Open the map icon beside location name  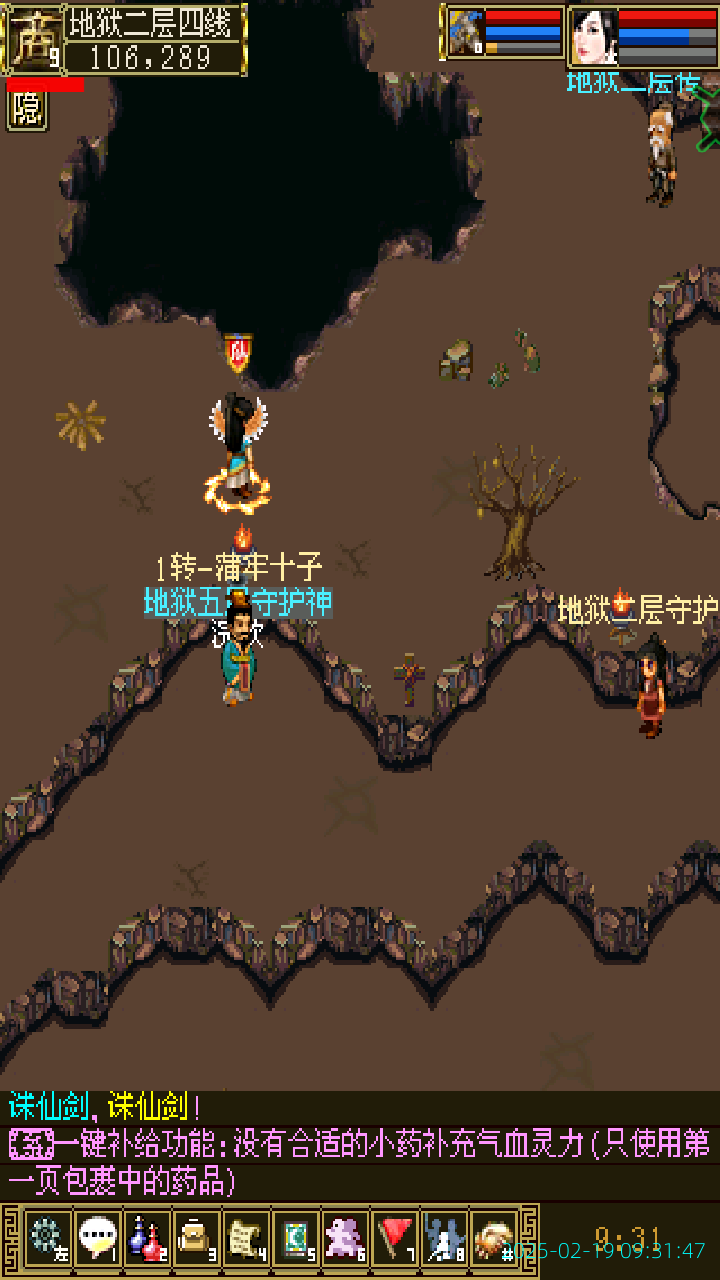[x=34, y=38]
